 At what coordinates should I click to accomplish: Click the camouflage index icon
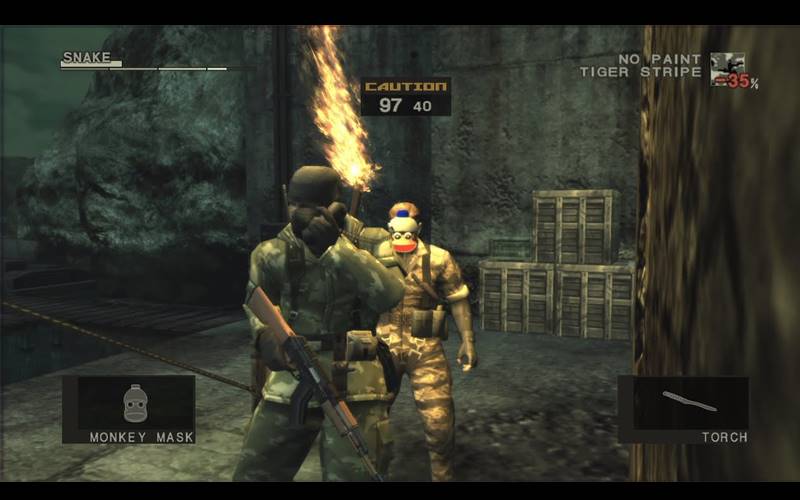pyautogui.click(x=727, y=68)
